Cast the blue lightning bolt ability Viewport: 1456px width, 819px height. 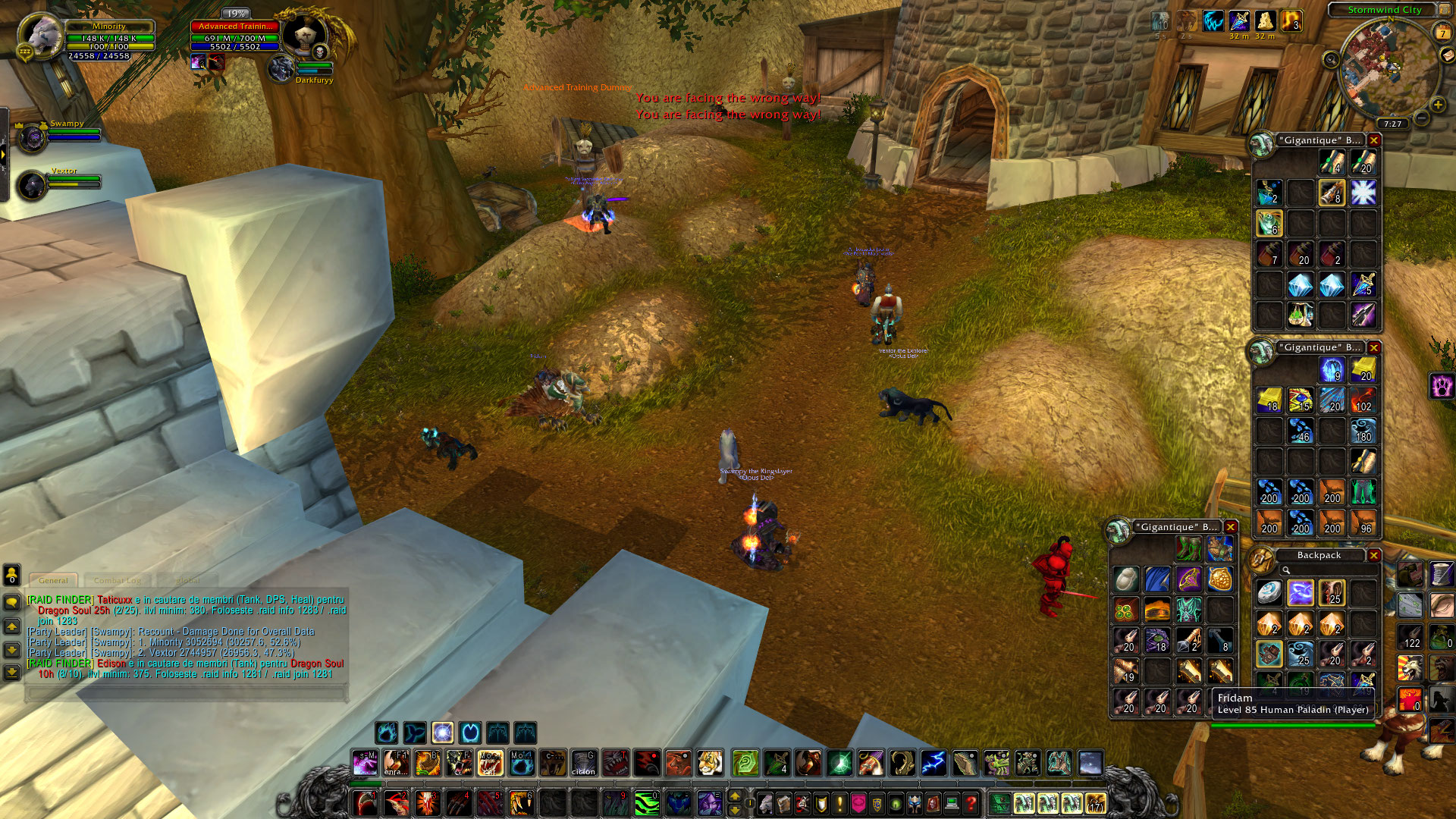(x=934, y=763)
